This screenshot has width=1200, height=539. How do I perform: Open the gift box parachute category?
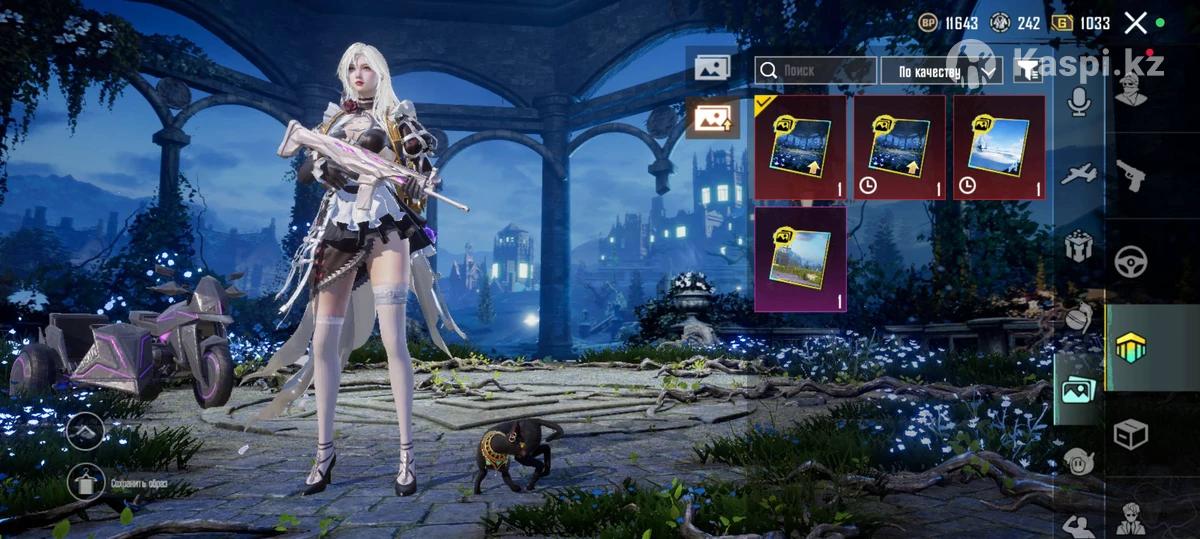(1078, 244)
